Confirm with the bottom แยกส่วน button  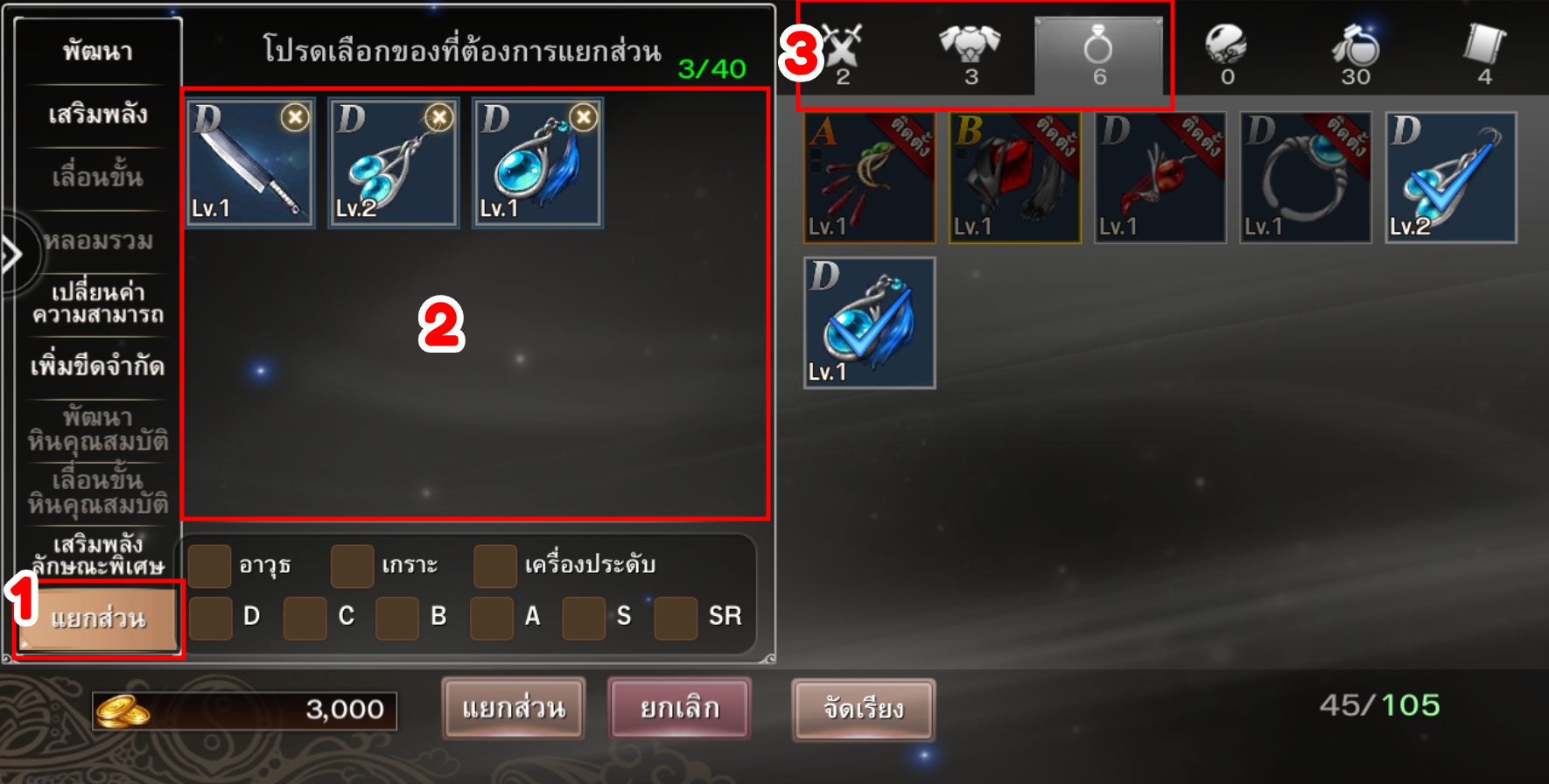(514, 708)
